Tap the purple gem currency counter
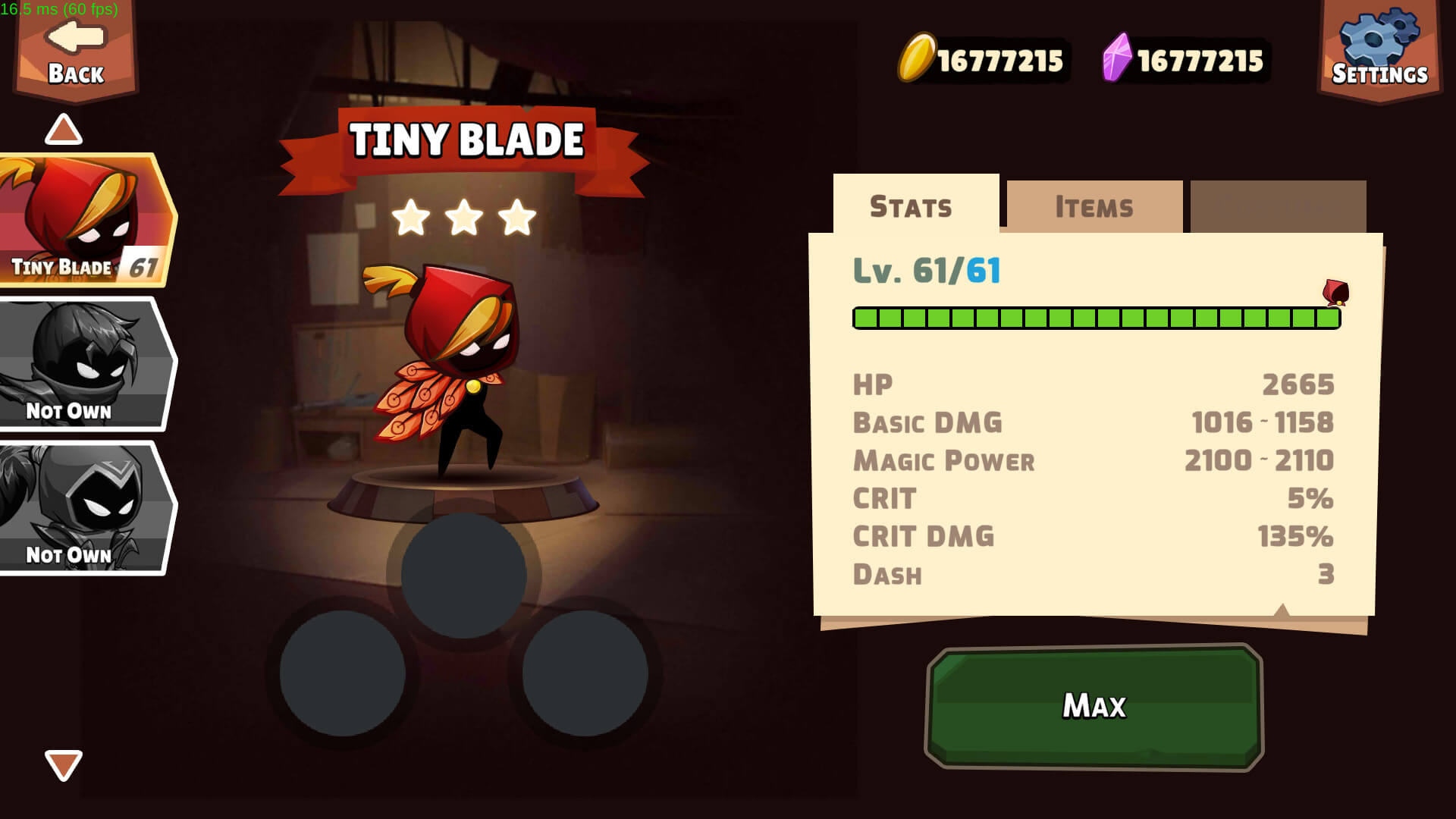The image size is (1456, 819). (x=1185, y=59)
